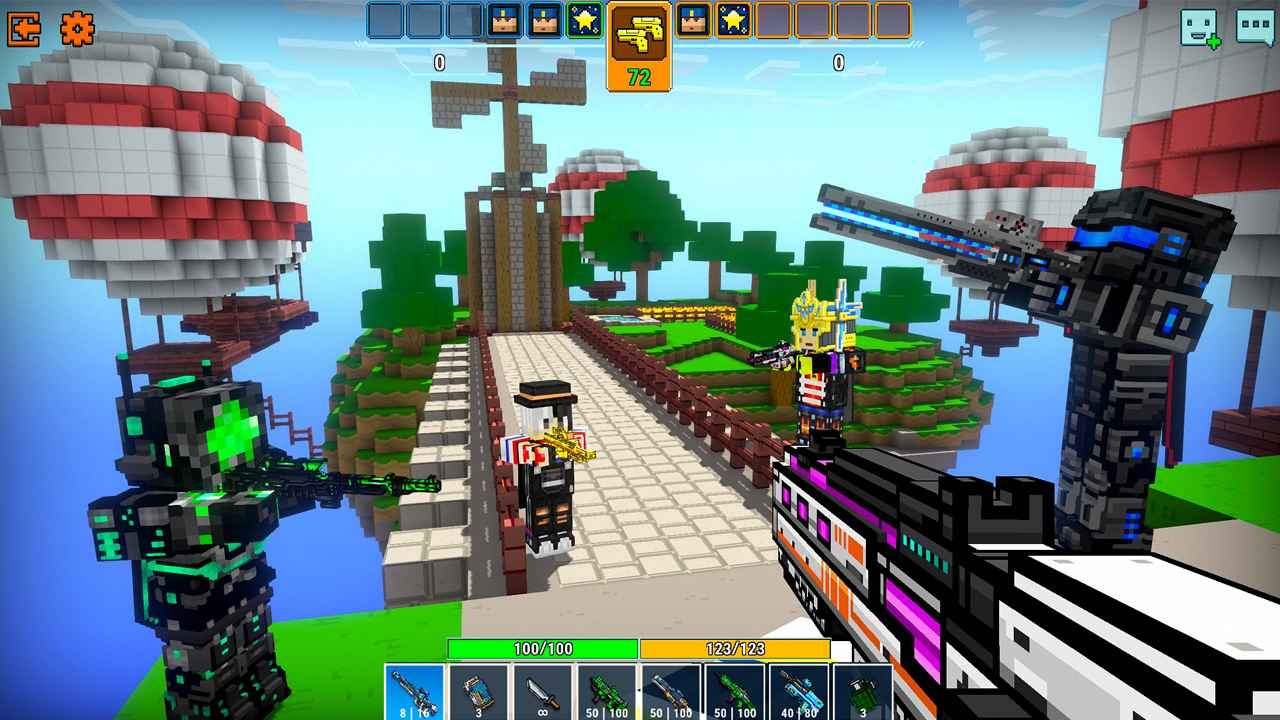This screenshot has height=720, width=1280.
Task: Click the orange team helmet avatar
Action: tap(690, 20)
